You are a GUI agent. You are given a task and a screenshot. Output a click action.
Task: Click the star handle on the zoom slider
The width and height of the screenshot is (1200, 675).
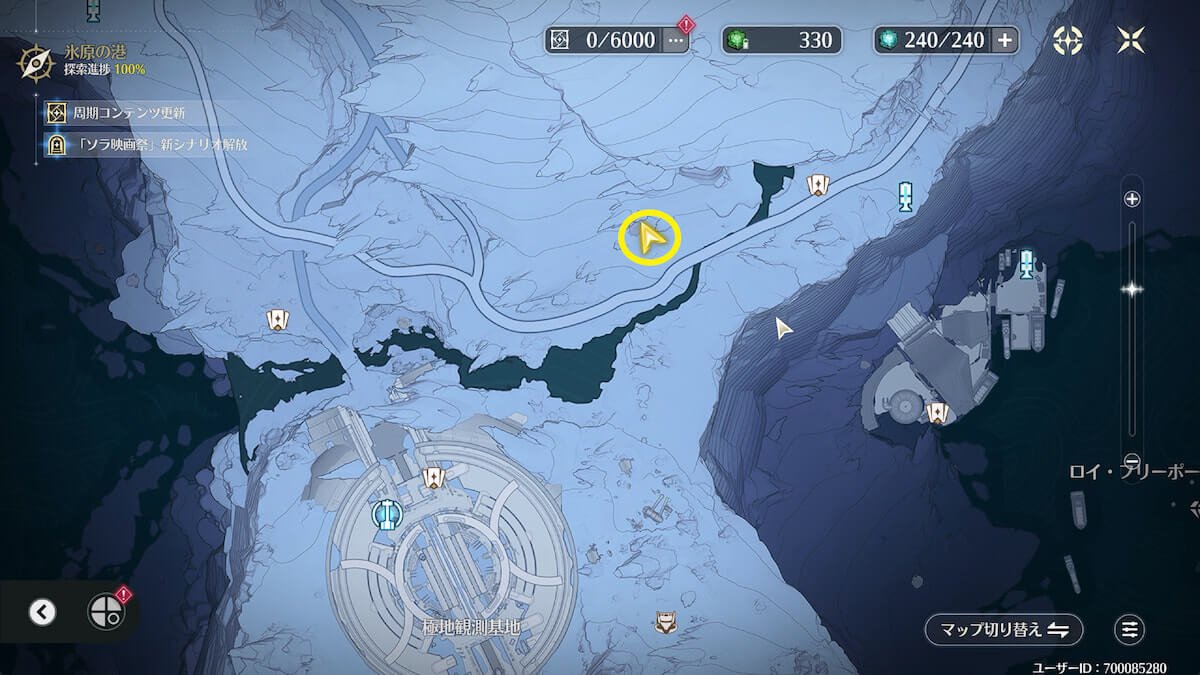[1132, 289]
